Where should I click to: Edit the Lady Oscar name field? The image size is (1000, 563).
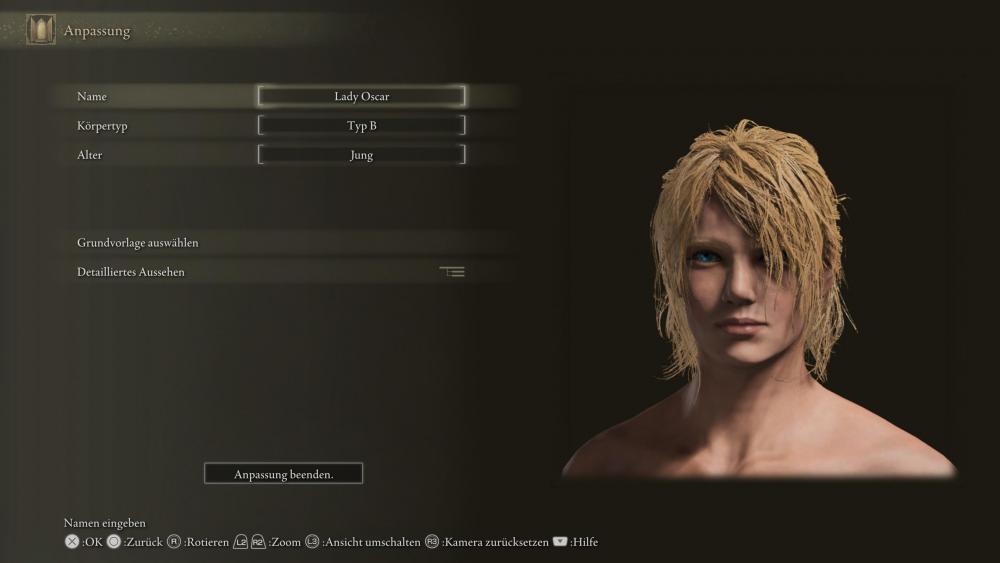point(361,97)
